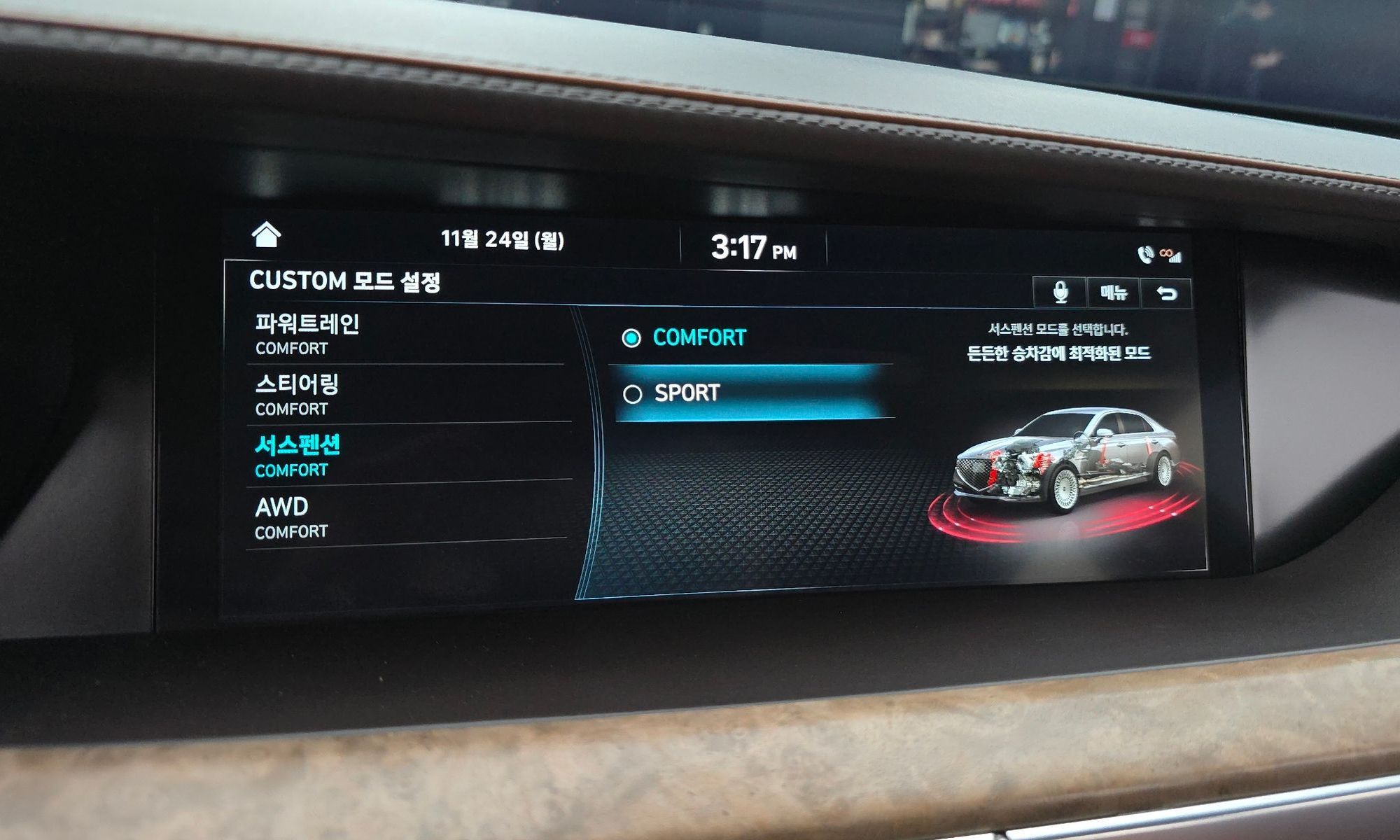Select the COMFORT radio option
Image resolution: width=1400 pixels, height=840 pixels.
(685, 338)
